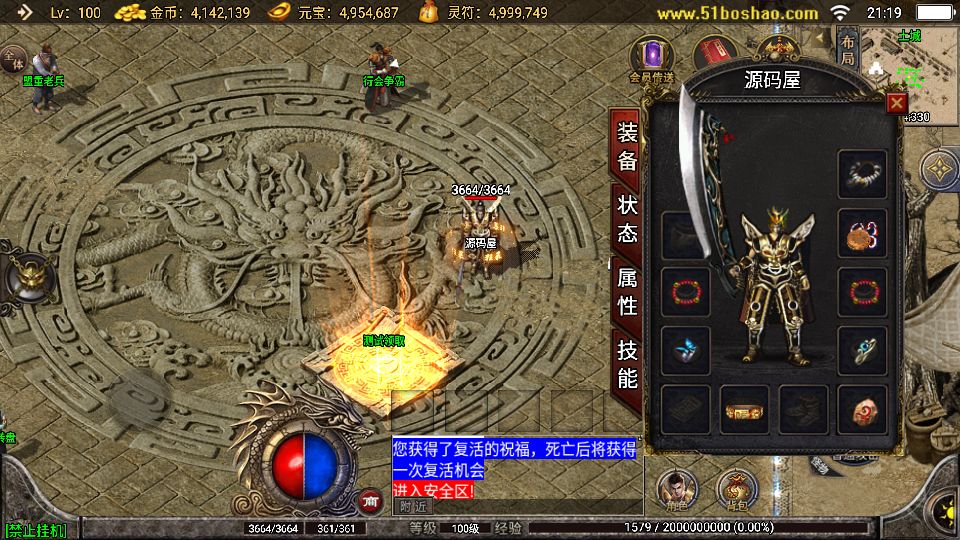Select the red orb charm slot
This screenshot has height=540, width=960.
coord(862,409)
